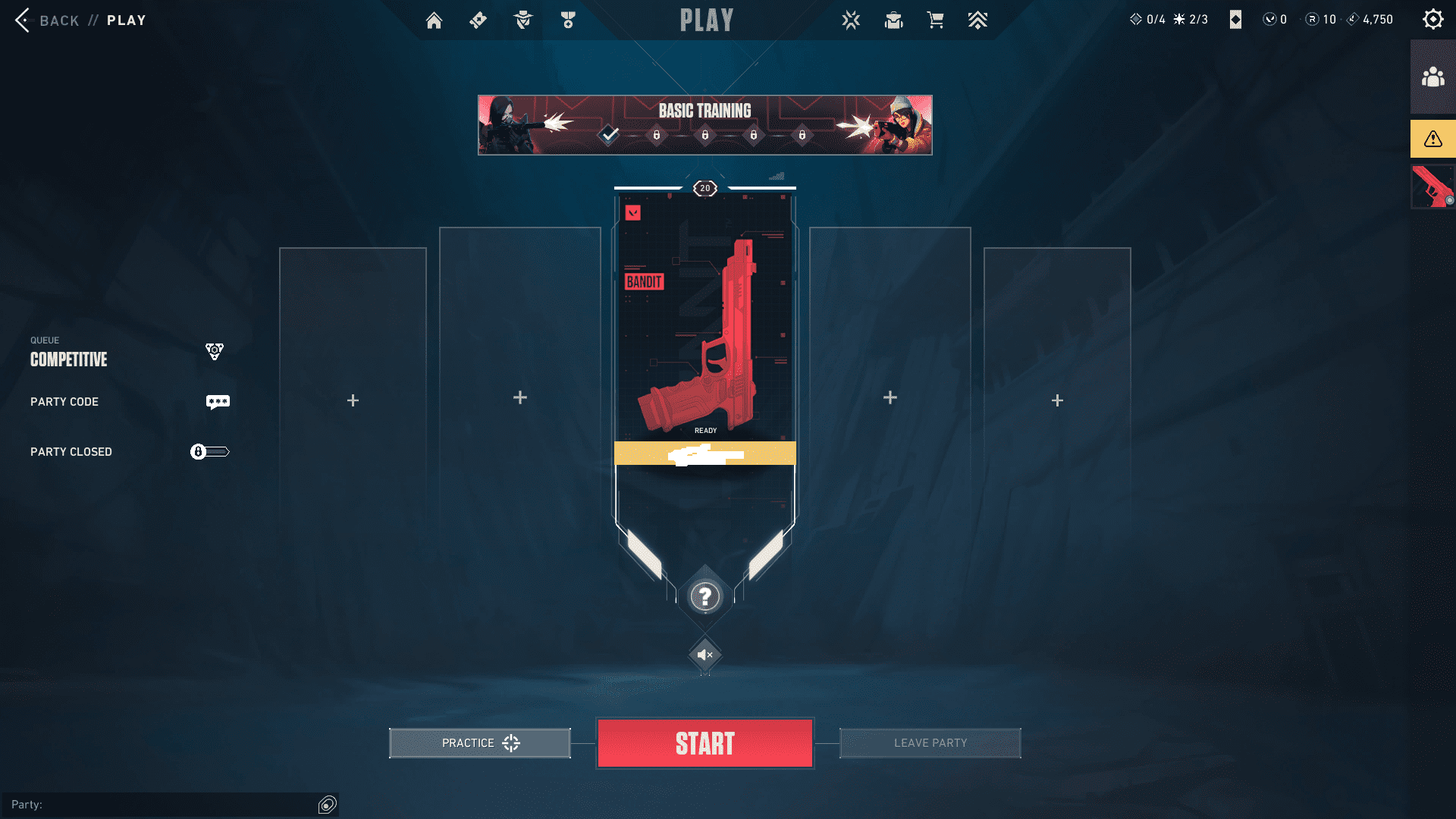
Task: Open the social panel on the right sidebar
Action: pyautogui.click(x=1432, y=75)
